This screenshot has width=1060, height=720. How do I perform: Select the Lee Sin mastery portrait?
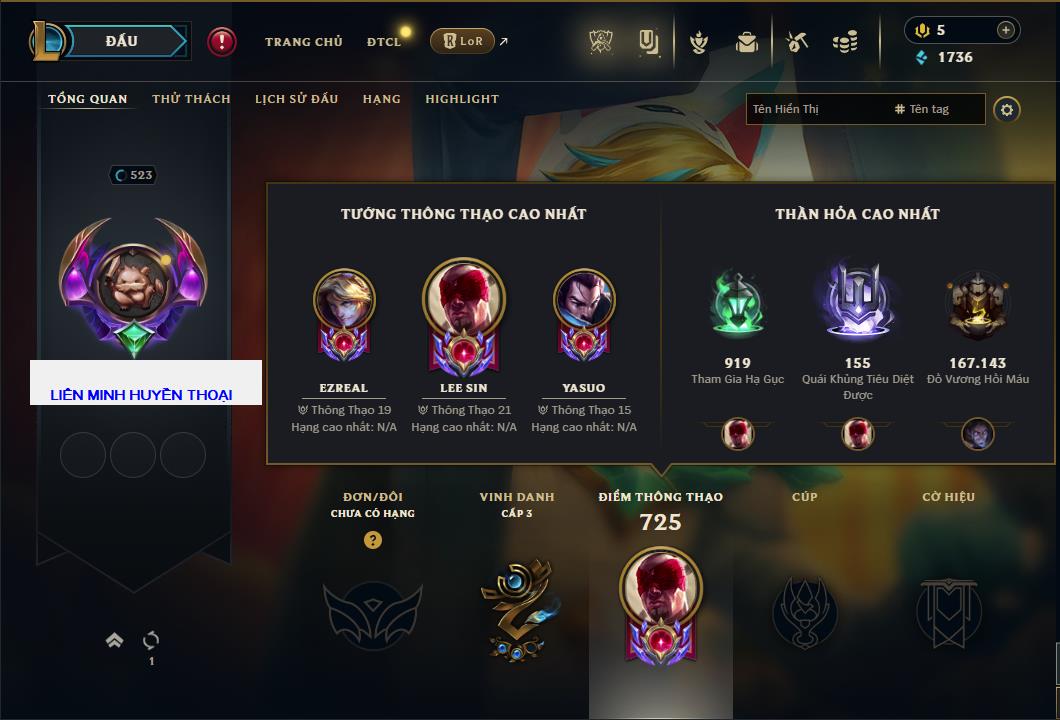464,305
